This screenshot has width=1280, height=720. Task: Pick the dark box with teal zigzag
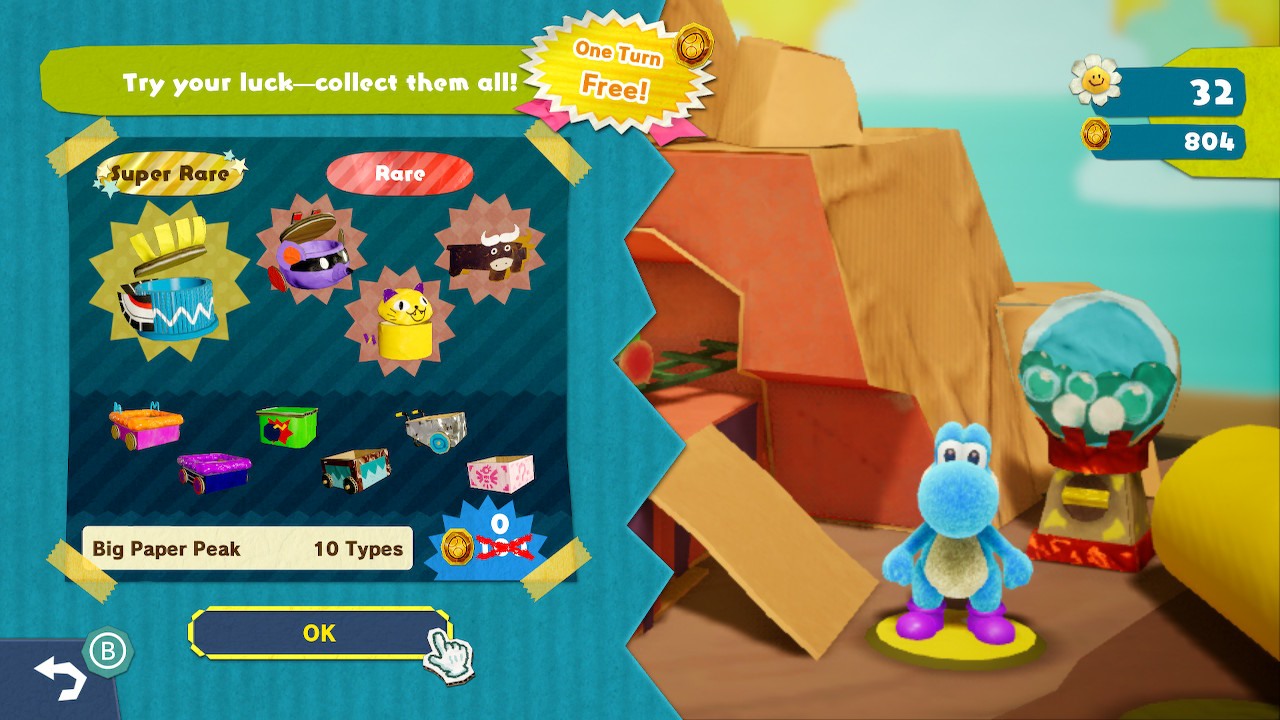click(356, 468)
